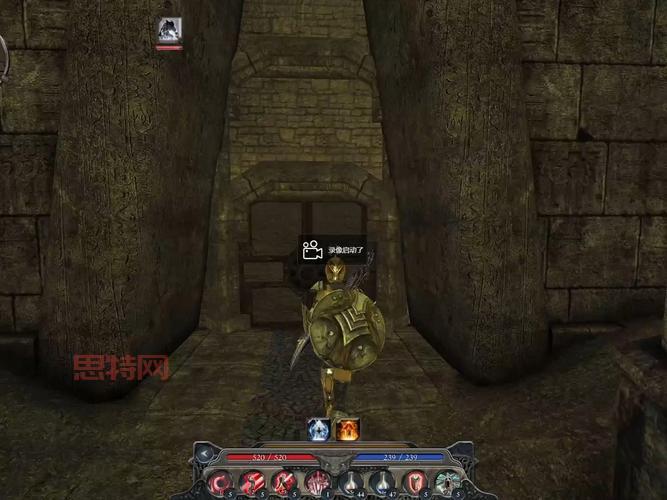Click the video camera recording notification
Screen dimensions: 667x500
click(332, 250)
